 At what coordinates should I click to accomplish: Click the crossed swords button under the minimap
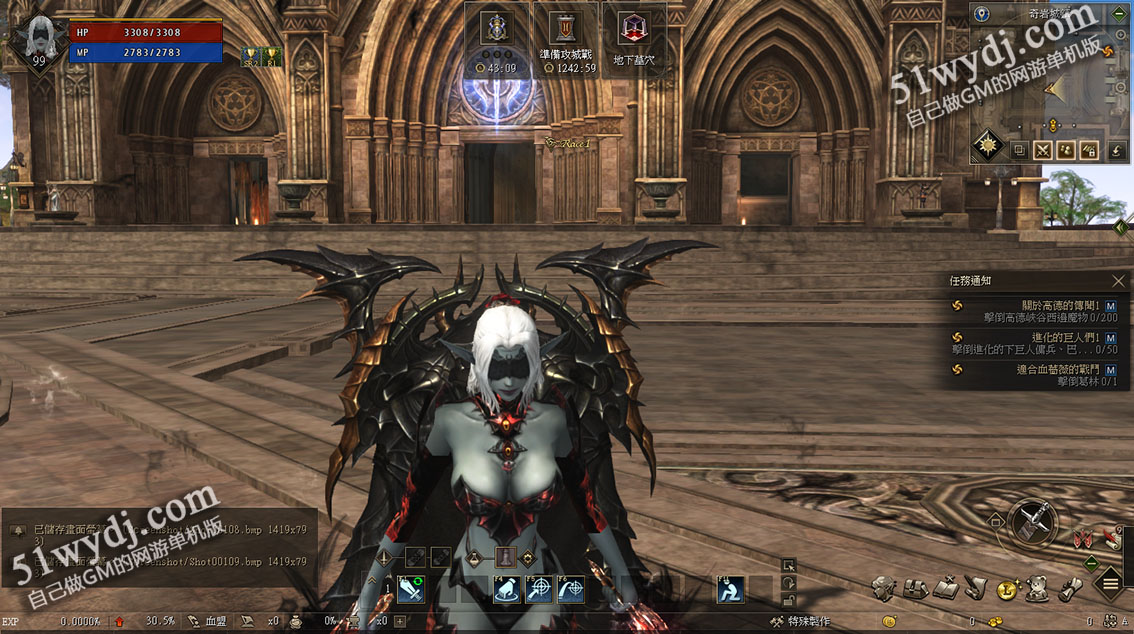[1042, 150]
